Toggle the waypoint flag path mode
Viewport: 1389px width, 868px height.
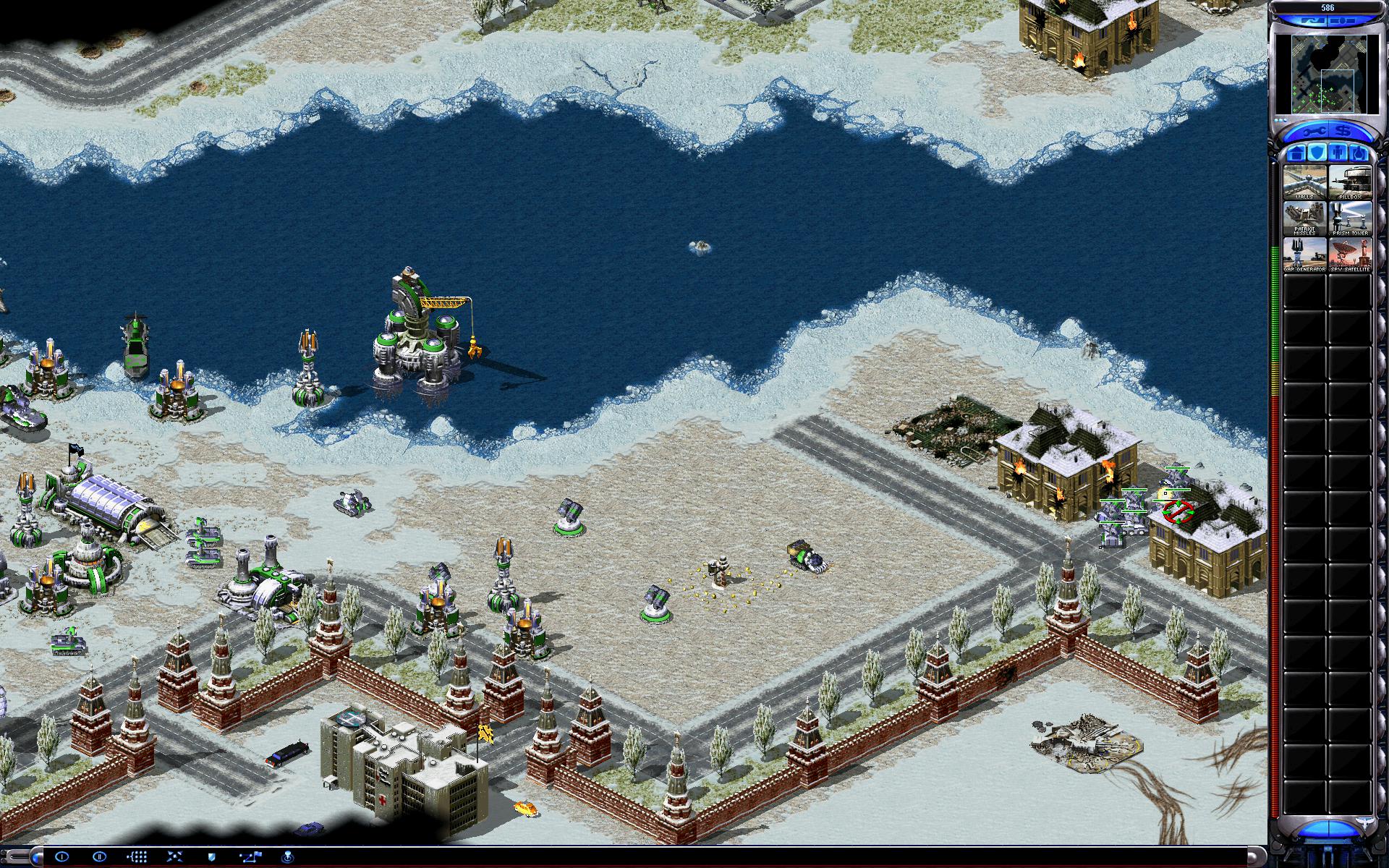click(x=250, y=856)
